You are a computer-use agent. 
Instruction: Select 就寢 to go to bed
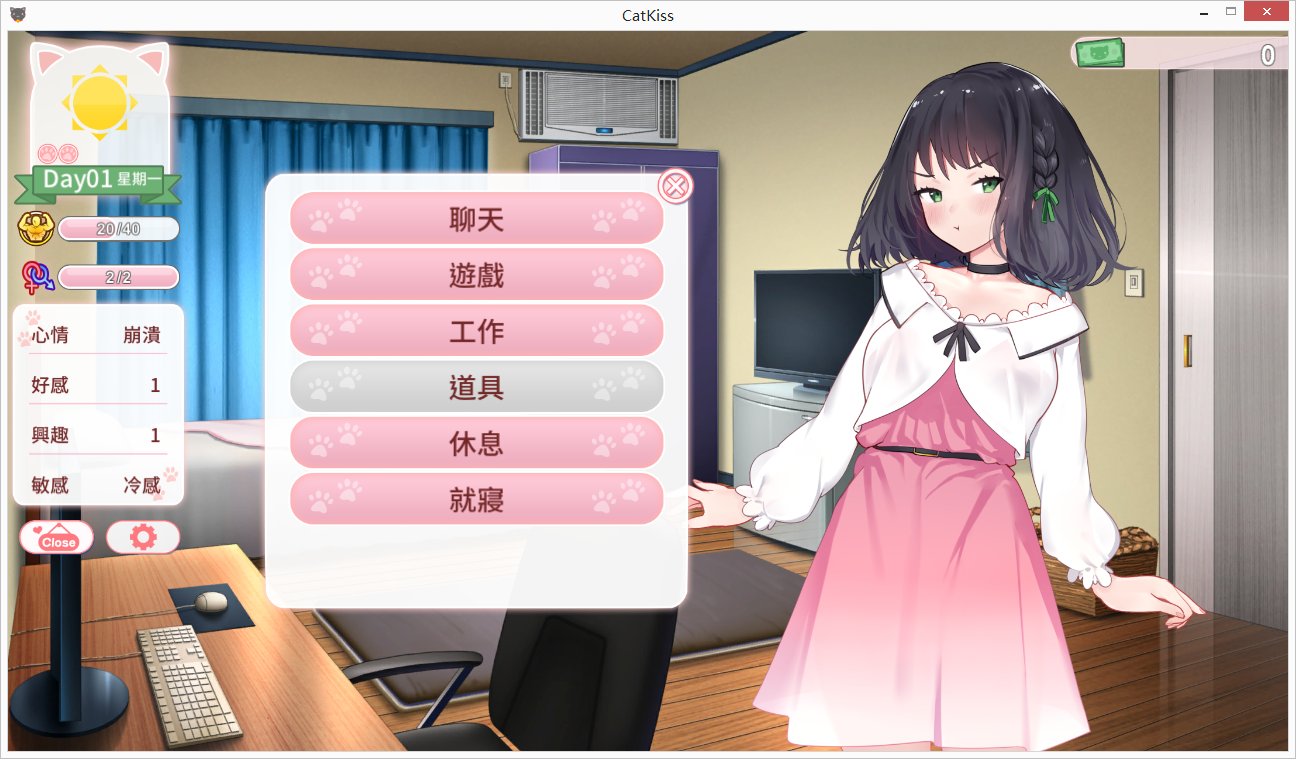[x=476, y=499]
